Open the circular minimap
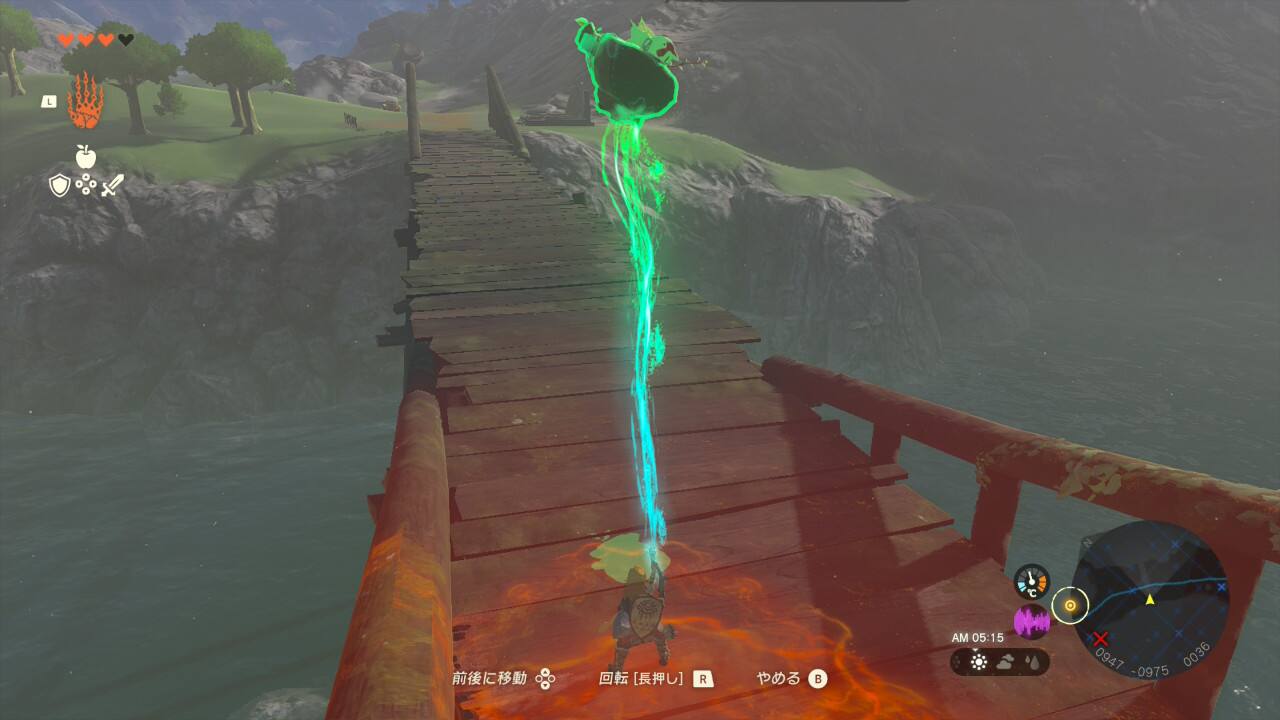The width and height of the screenshot is (1280, 720). click(x=1150, y=598)
